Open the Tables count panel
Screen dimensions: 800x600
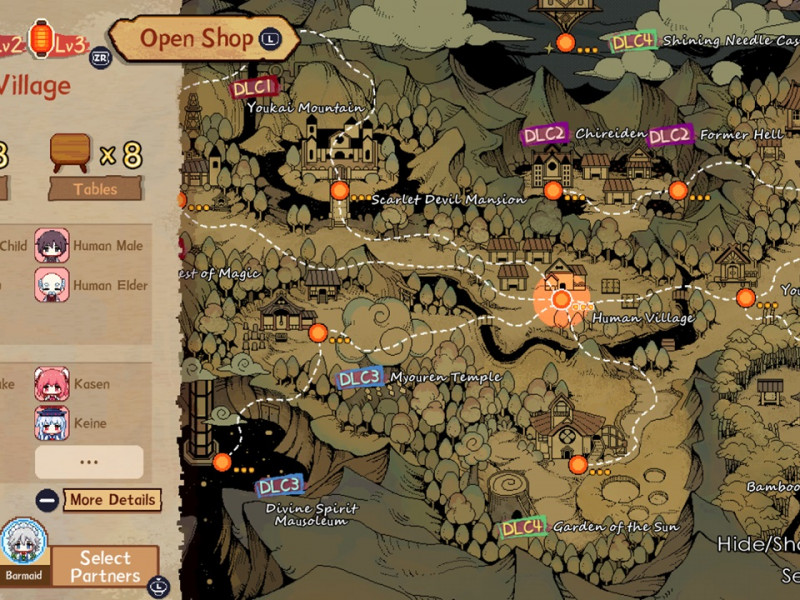[95, 188]
